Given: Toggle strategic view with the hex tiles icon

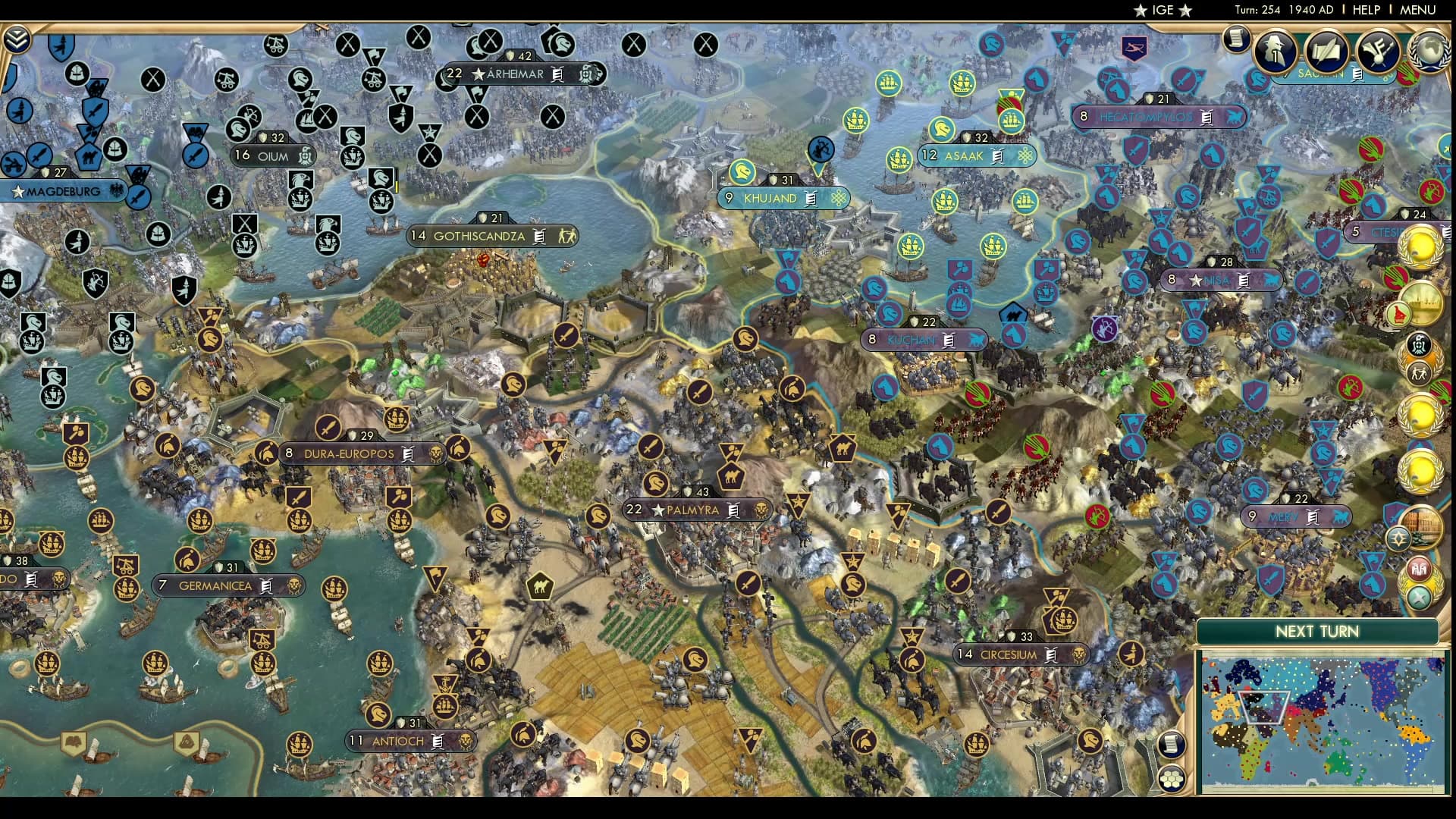Looking at the screenshot, I should tap(1171, 778).
